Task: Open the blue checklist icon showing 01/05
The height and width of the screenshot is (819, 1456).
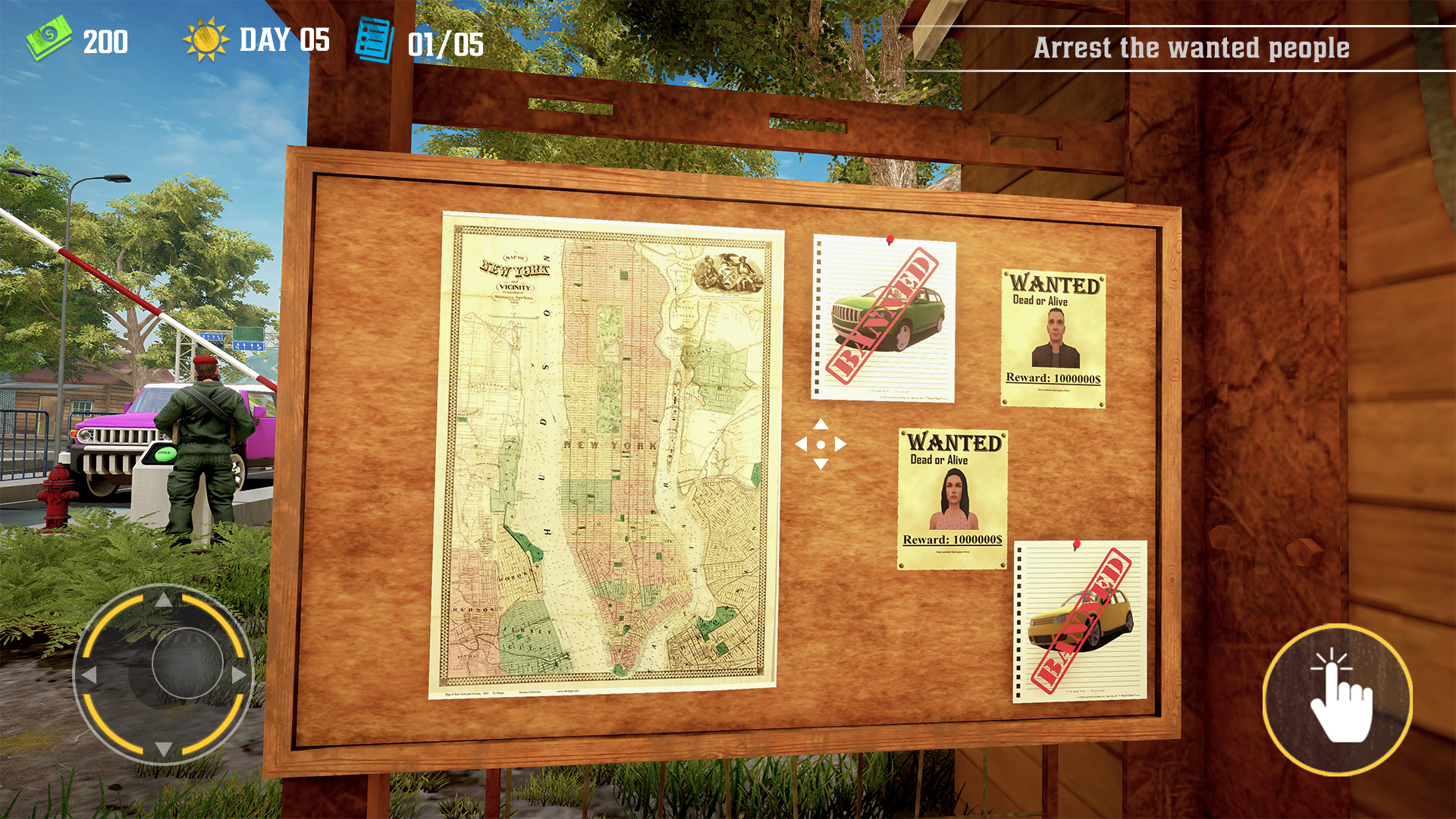Action: [x=374, y=39]
